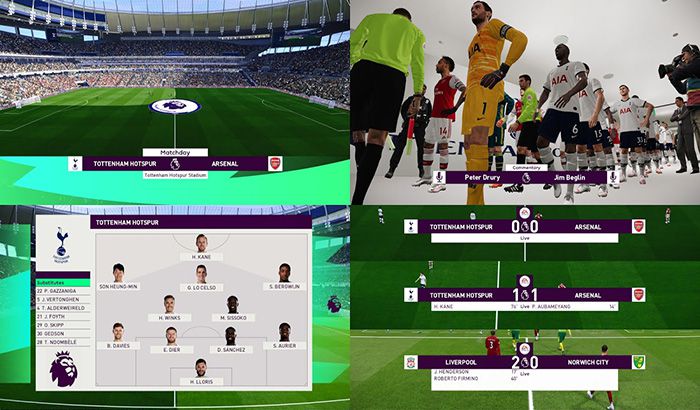This screenshot has width=700, height=410.
Task: Open the Substitutes list header
Action: 62,283
